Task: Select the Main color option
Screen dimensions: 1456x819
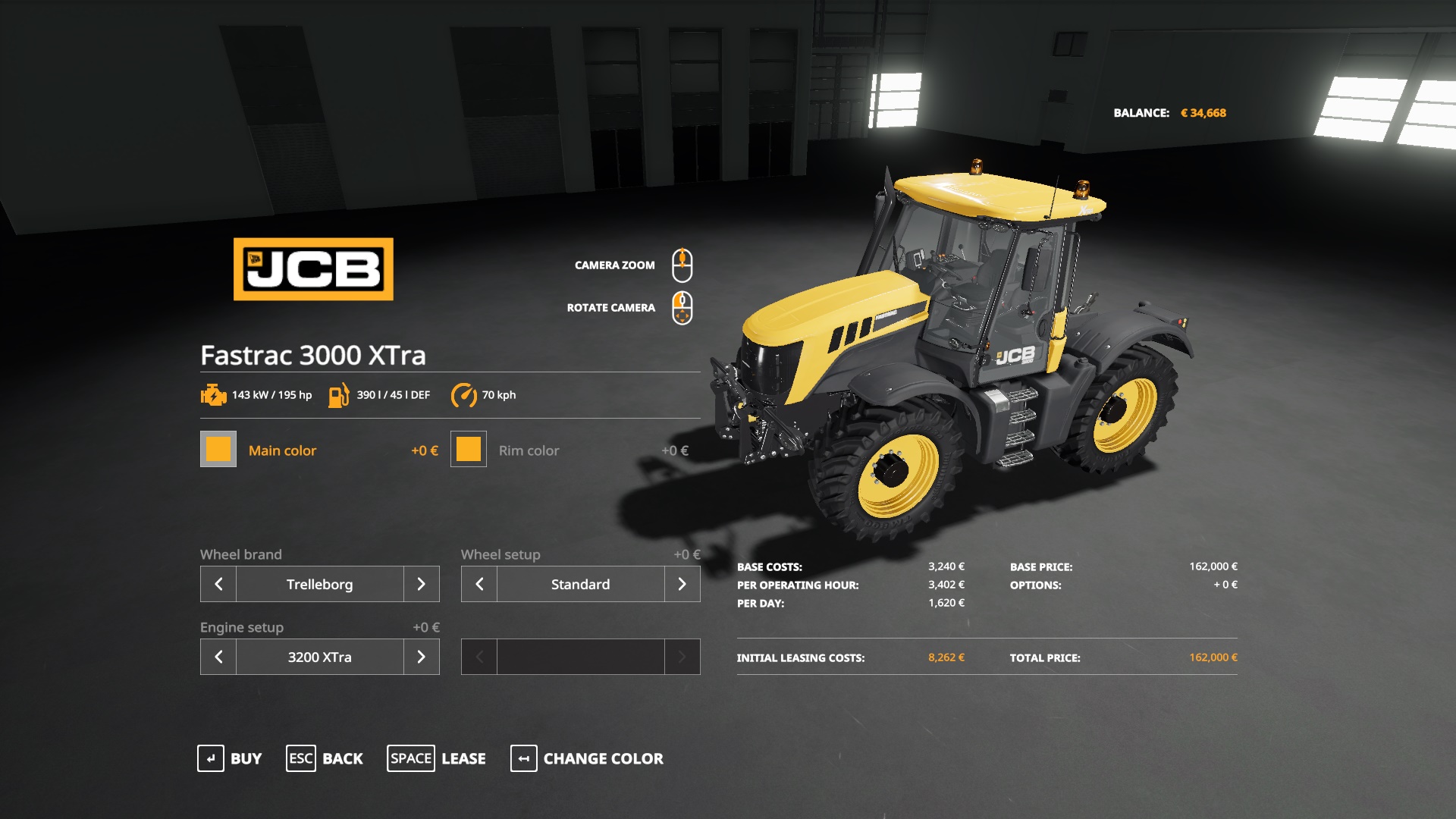Action: [283, 450]
